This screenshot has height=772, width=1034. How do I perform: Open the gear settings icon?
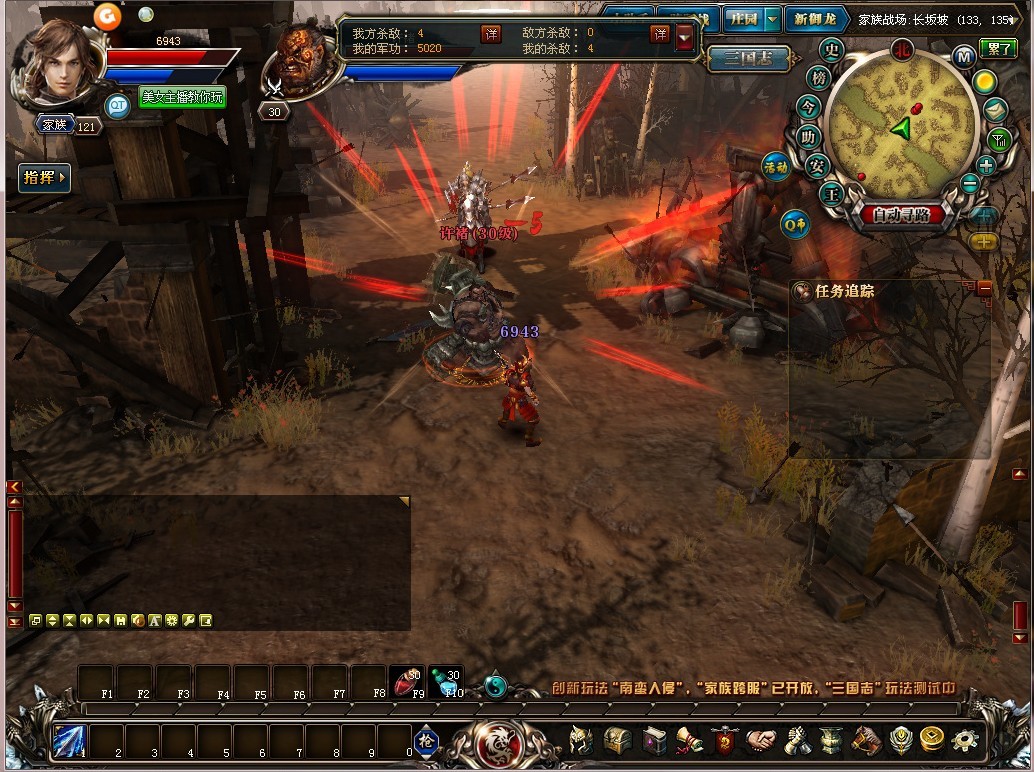click(x=965, y=740)
